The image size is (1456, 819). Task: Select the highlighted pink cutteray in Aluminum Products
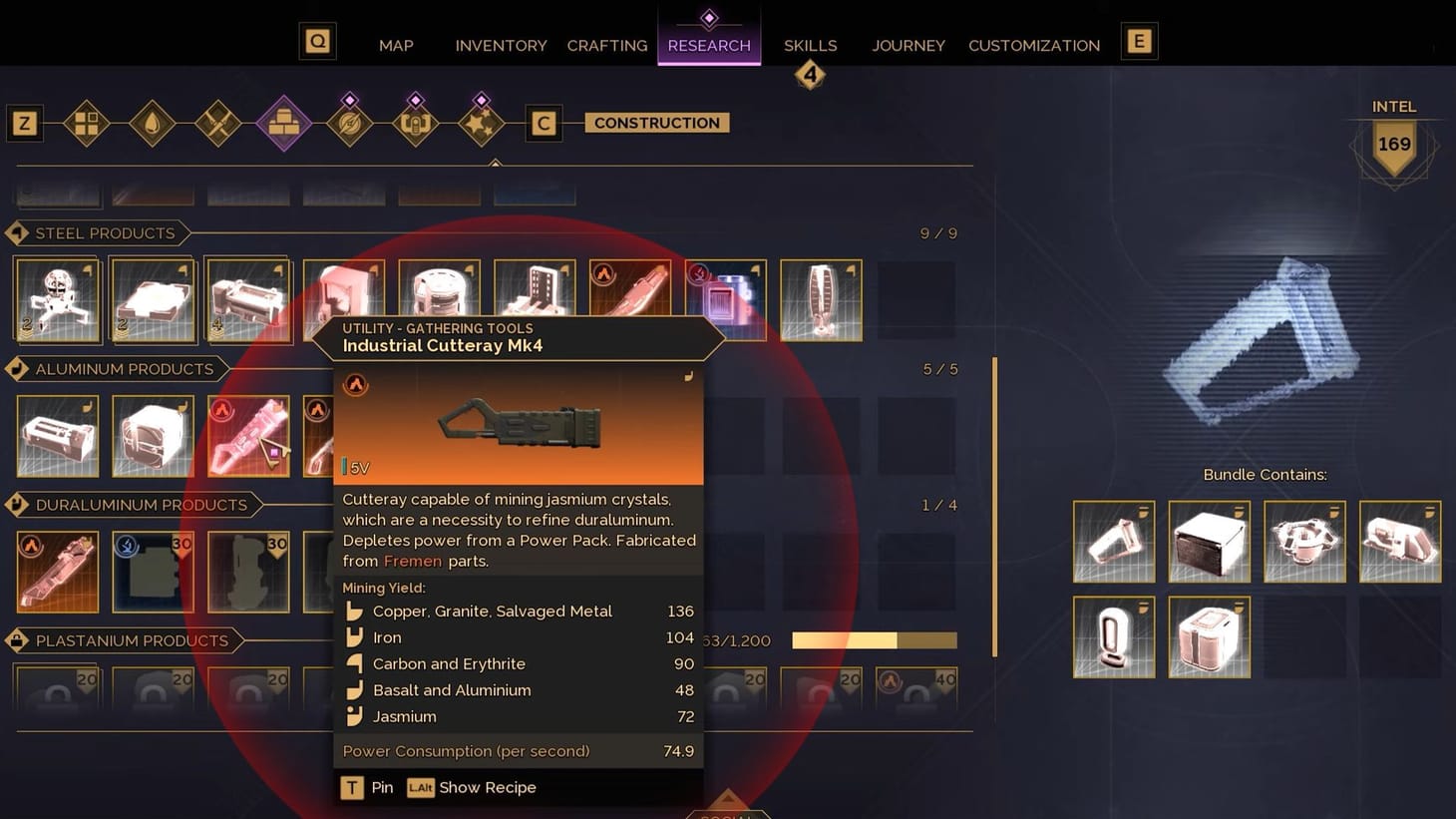point(247,435)
